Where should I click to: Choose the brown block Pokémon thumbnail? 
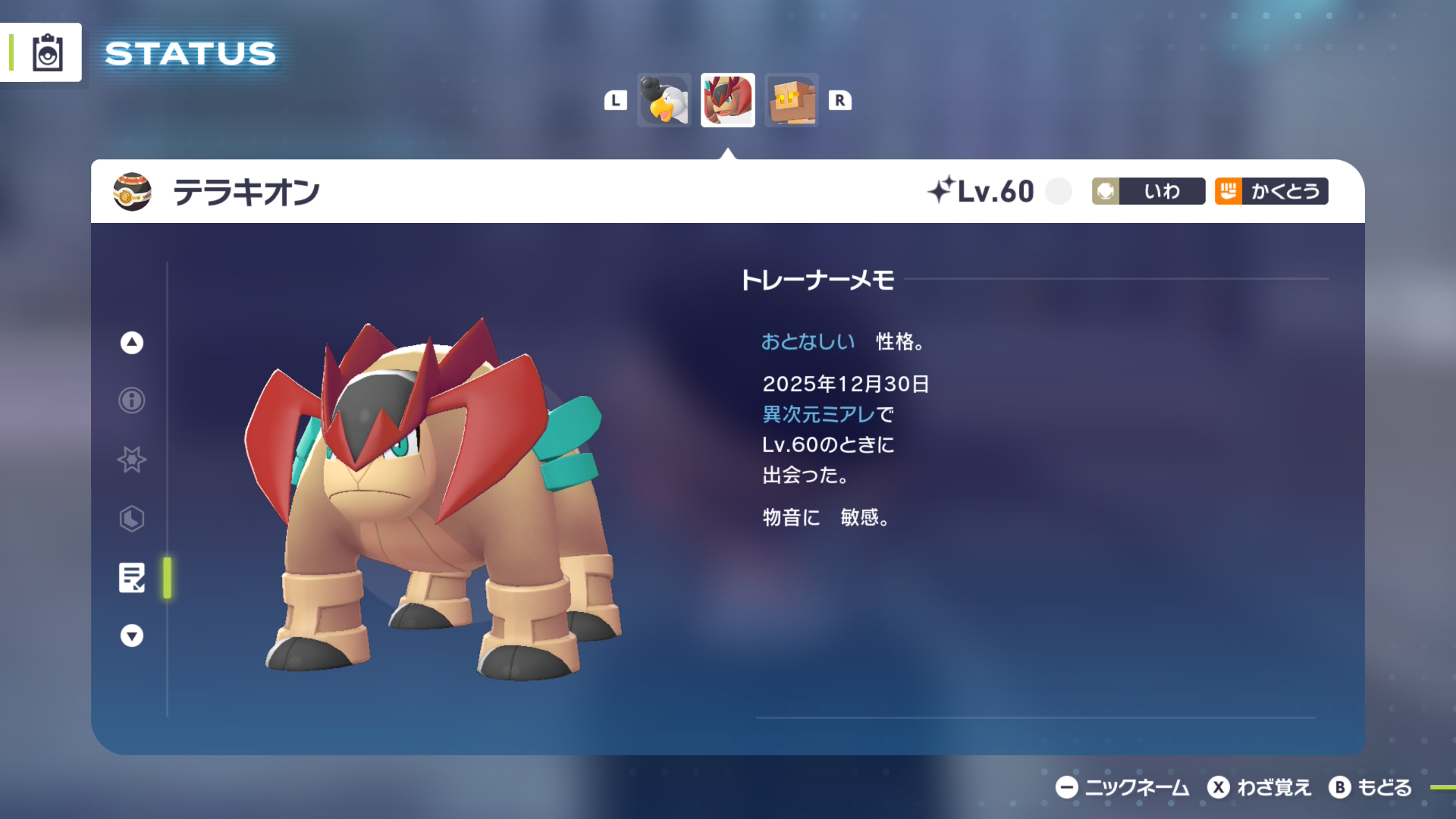[x=792, y=100]
